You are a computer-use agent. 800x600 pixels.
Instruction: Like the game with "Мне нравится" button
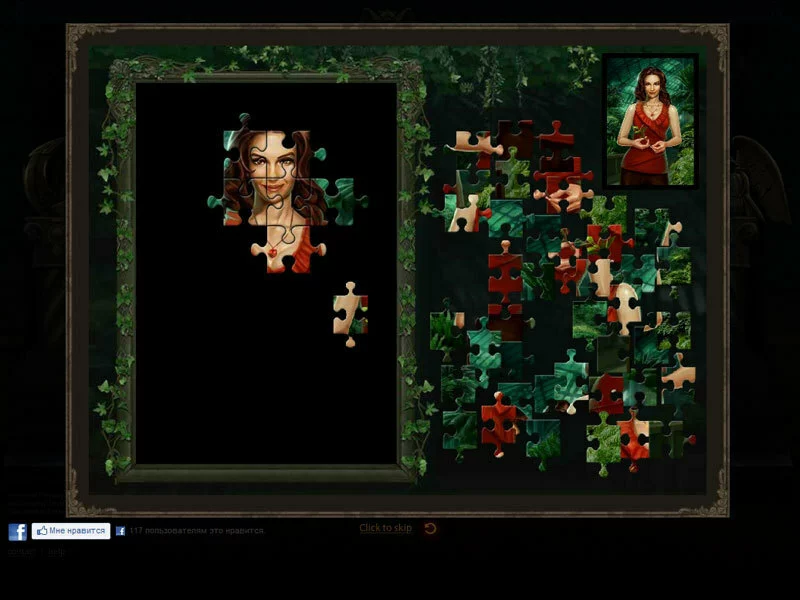pos(70,531)
